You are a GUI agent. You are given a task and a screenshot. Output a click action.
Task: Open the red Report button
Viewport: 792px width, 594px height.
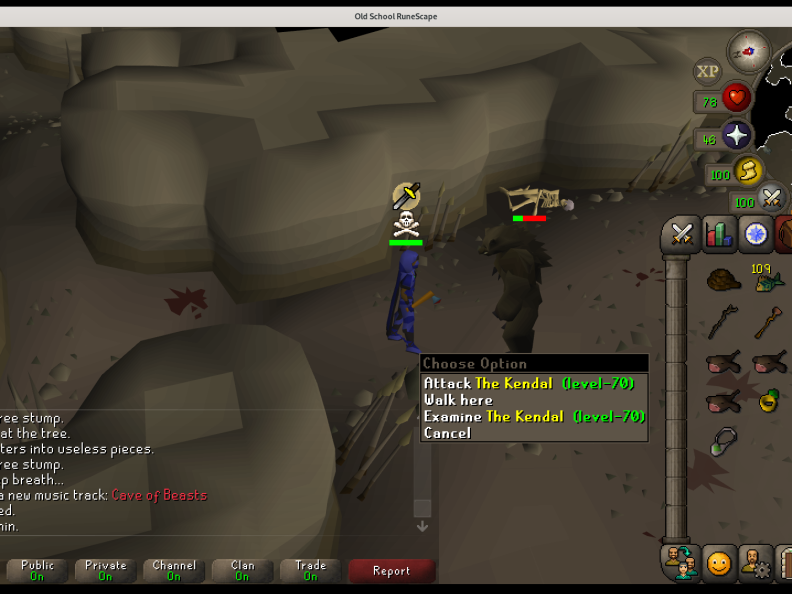[391, 570]
